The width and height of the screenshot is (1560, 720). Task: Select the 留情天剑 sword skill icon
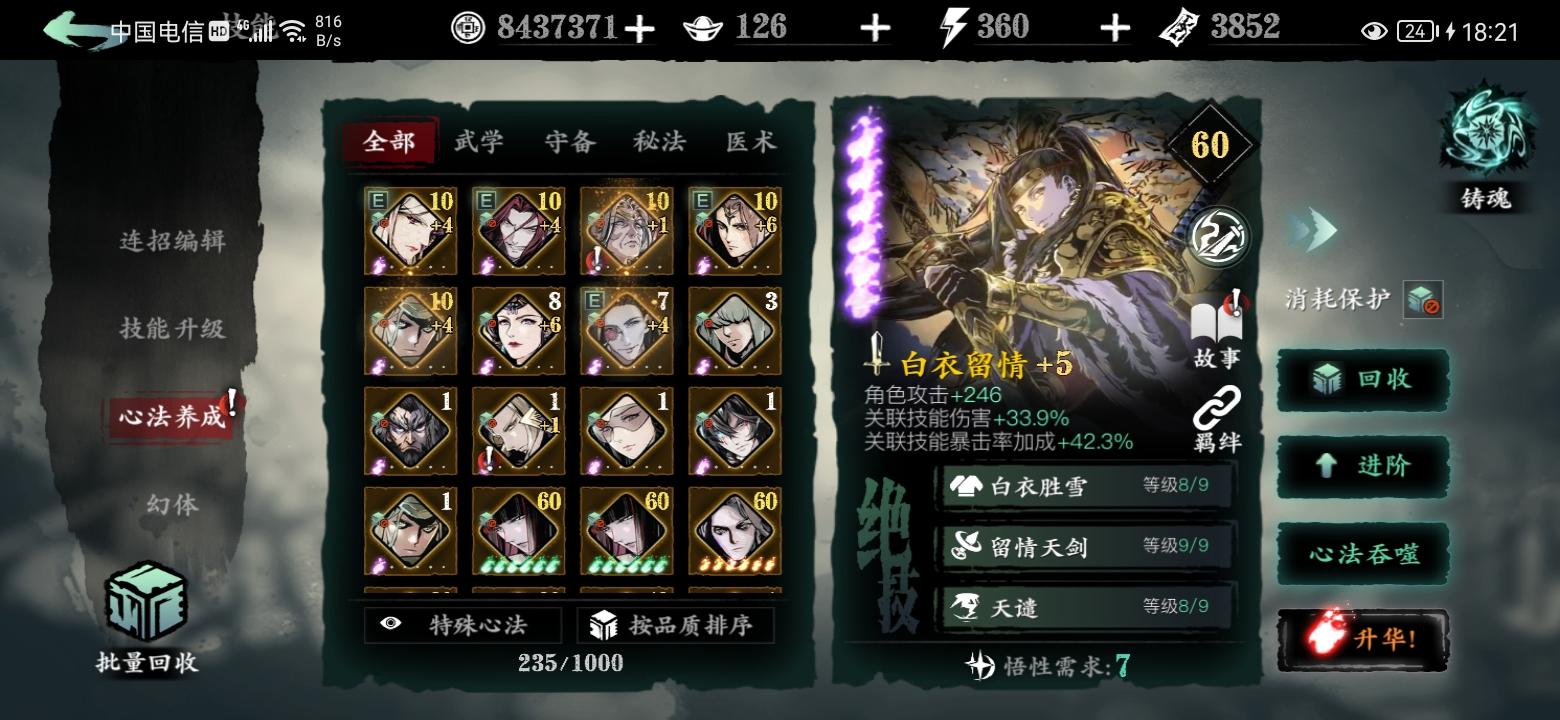pyautogui.click(x=967, y=544)
